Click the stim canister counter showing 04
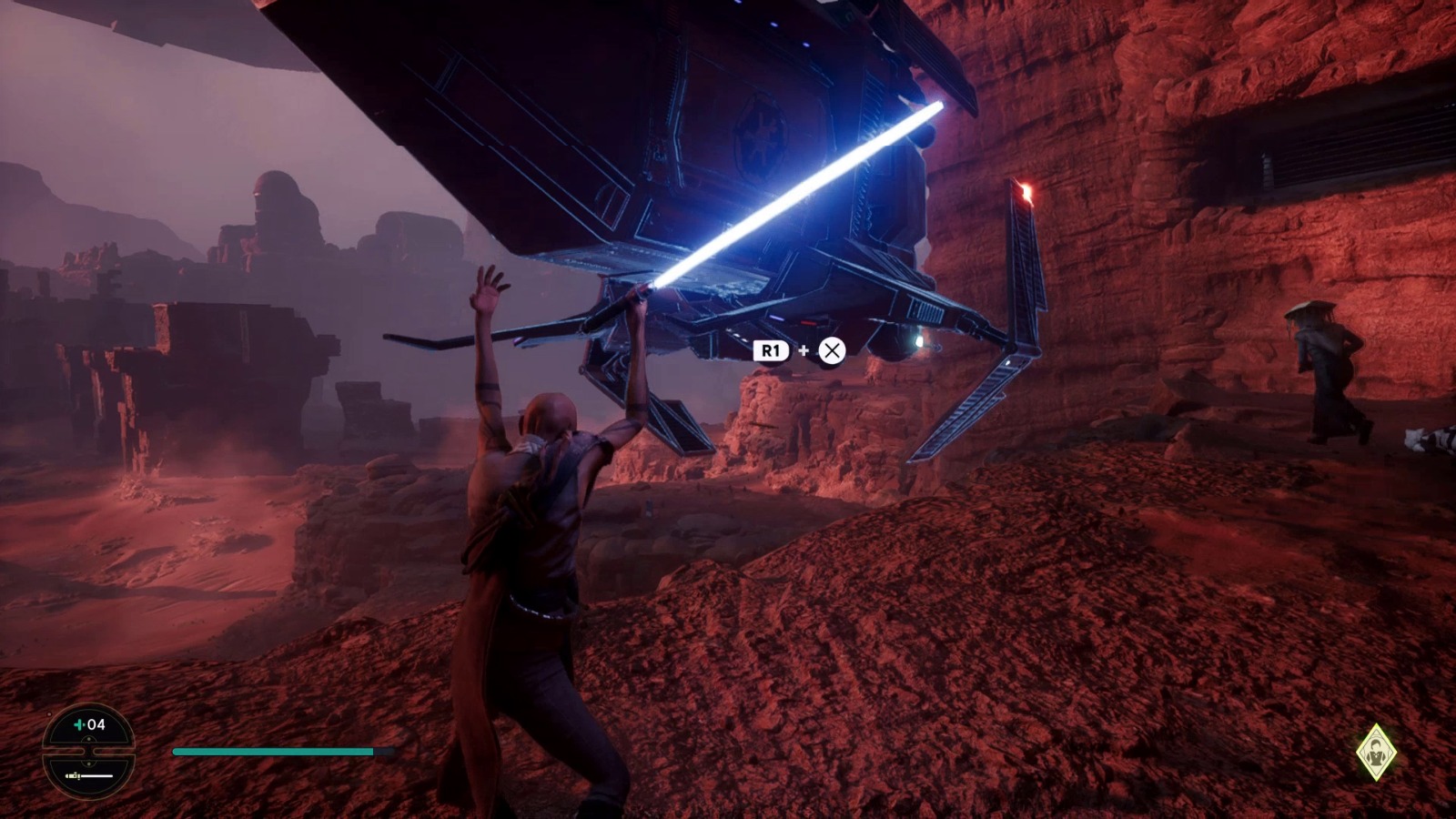1456x819 pixels. click(x=89, y=725)
